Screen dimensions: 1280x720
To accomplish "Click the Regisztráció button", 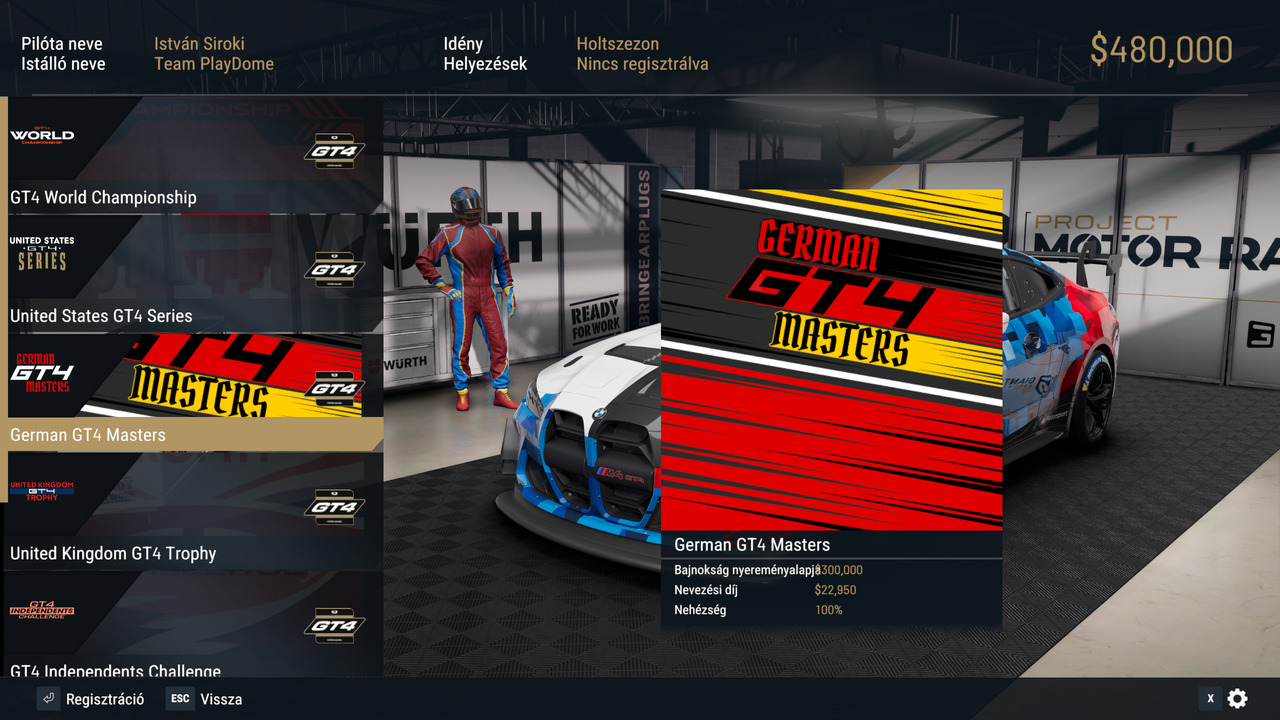I will pyautogui.click(x=91, y=699).
